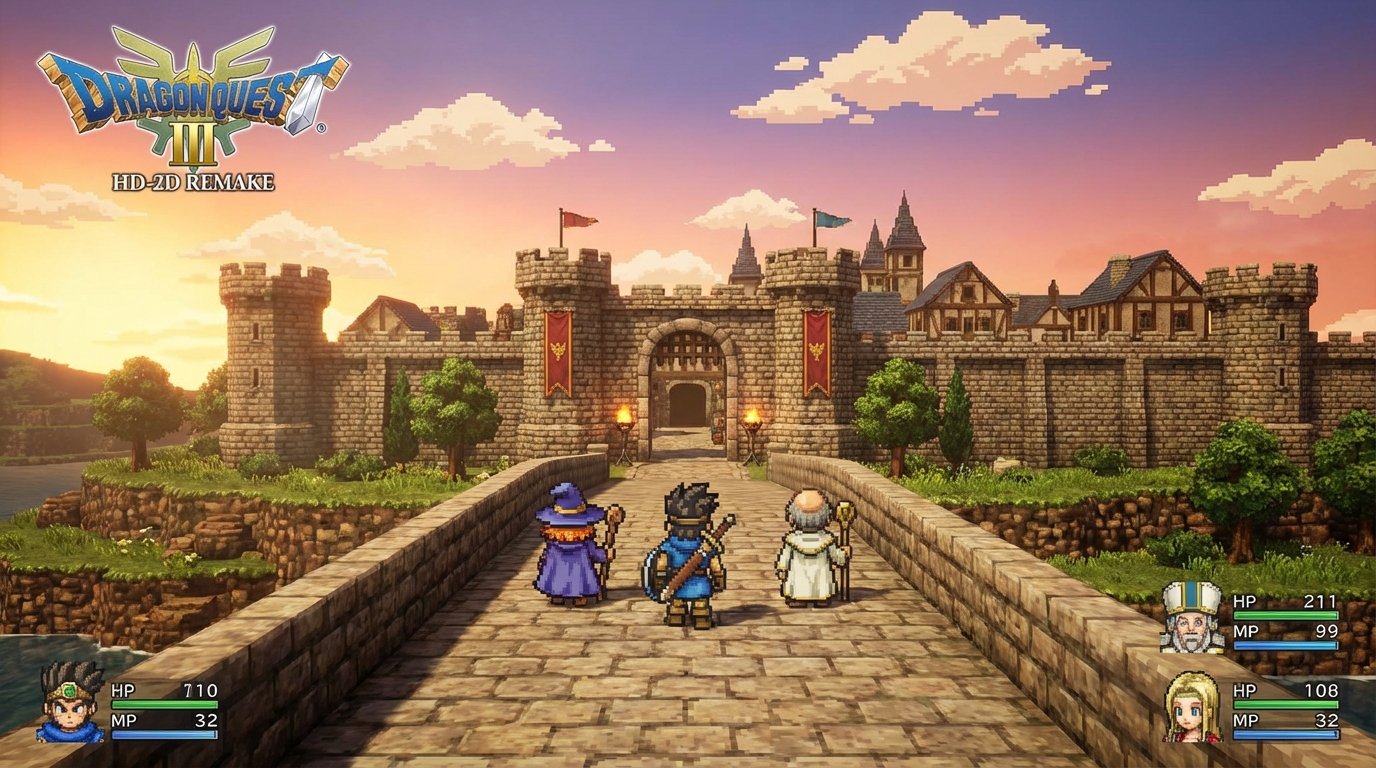Click the blue-clad hero sprite on the bridge
The height and width of the screenshot is (768, 1376).
pos(687,555)
